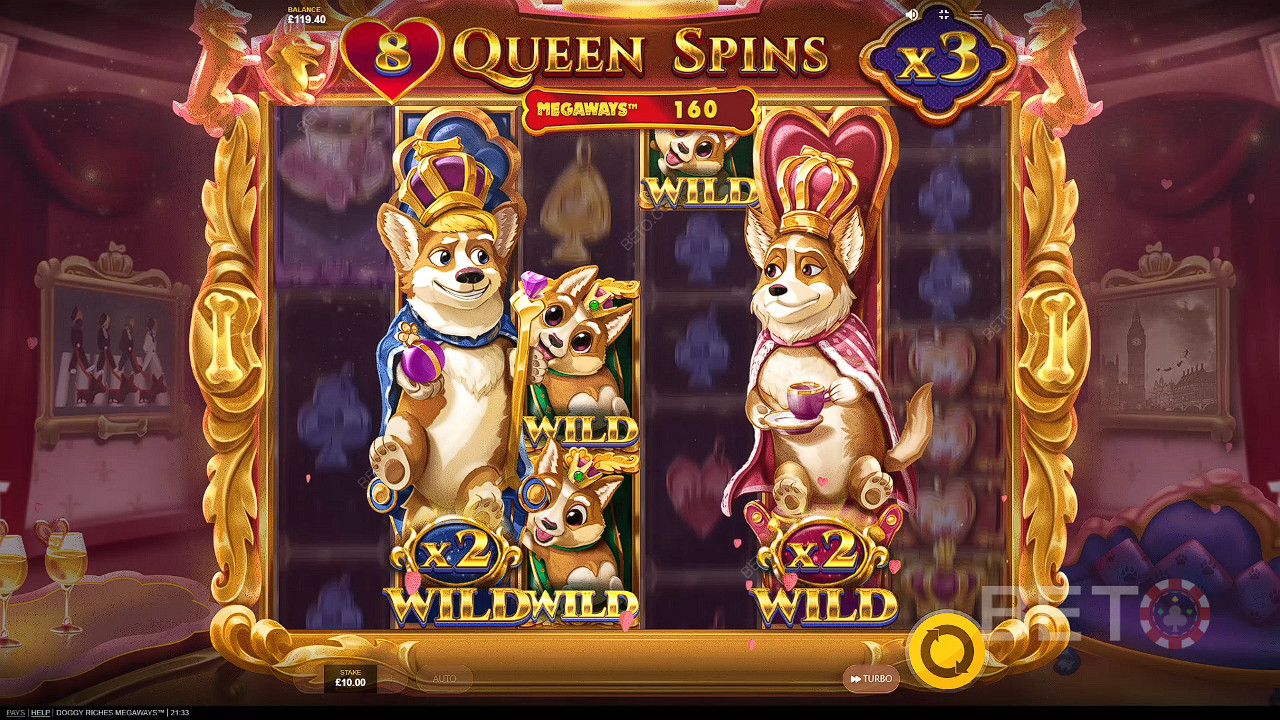
Task: Toggle fullscreen mode
Action: 943,15
